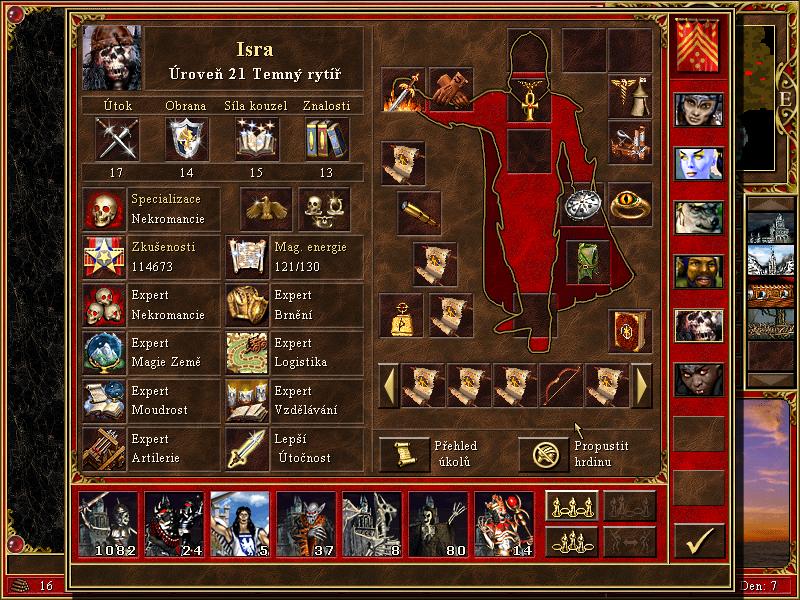Select the eye ring artifact slot
The height and width of the screenshot is (600, 800).
point(630,203)
